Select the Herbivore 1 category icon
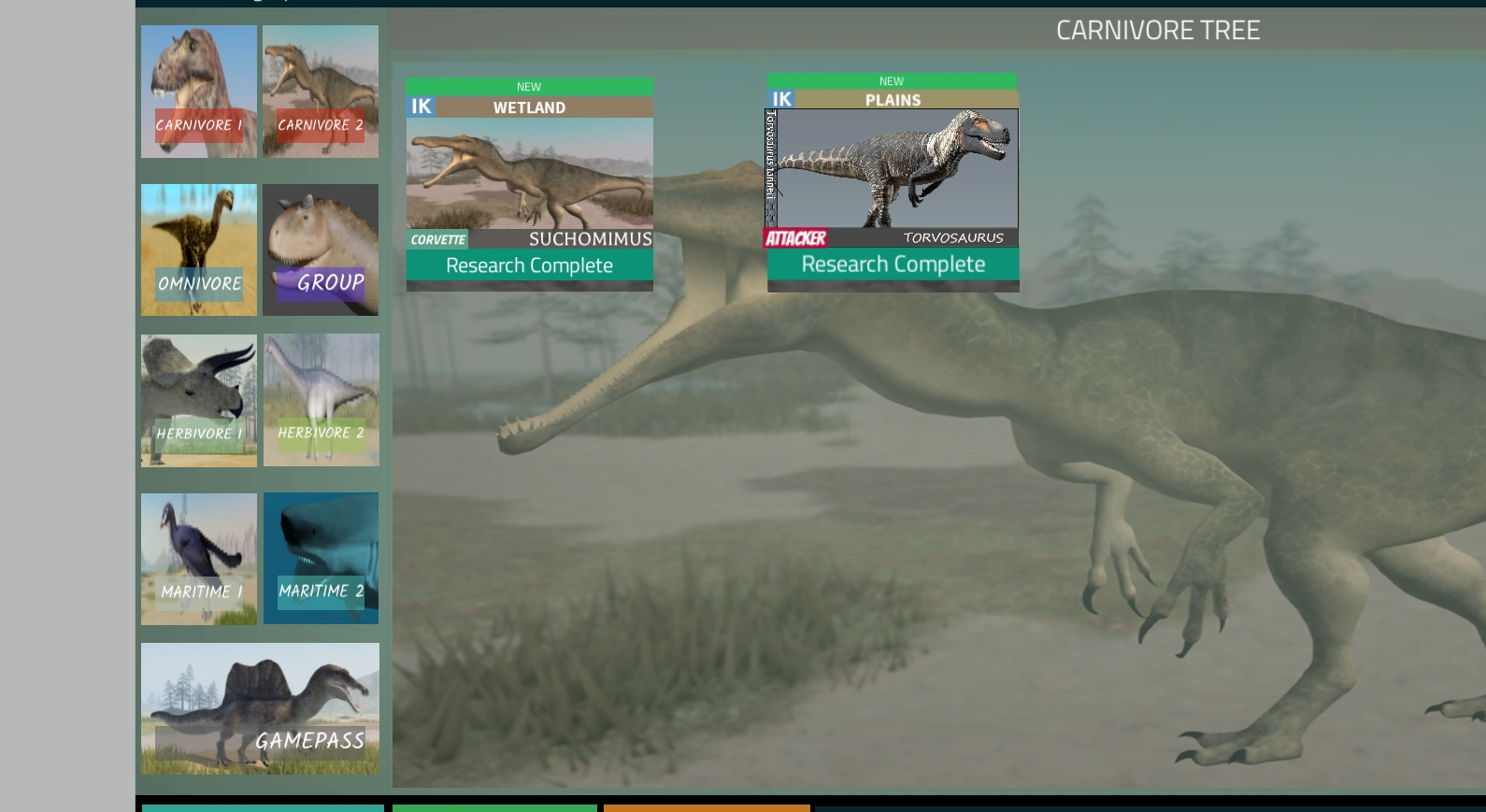The image size is (1486, 812). (198, 400)
